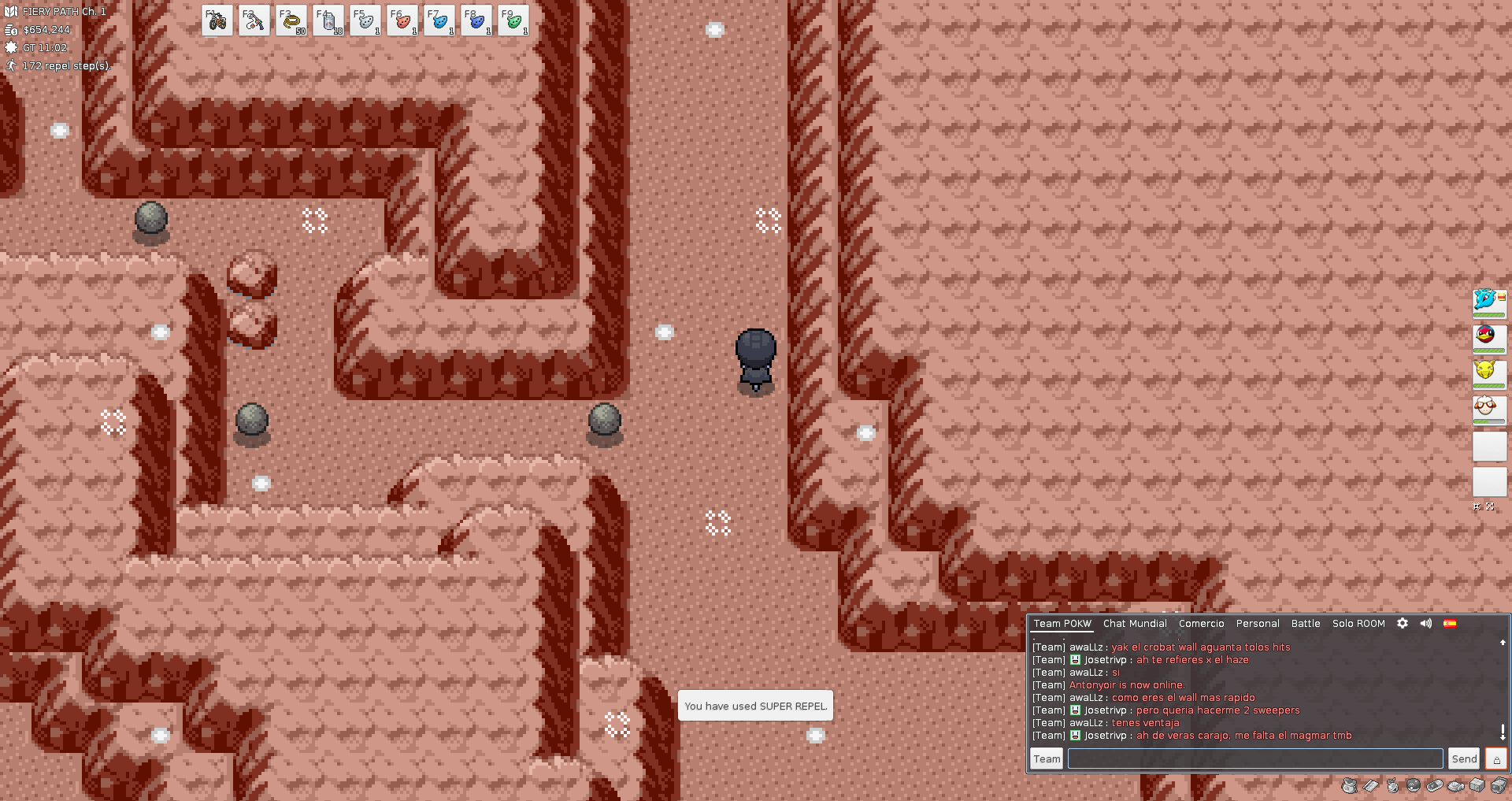Select the yellow Abra party member slot

(1488, 373)
